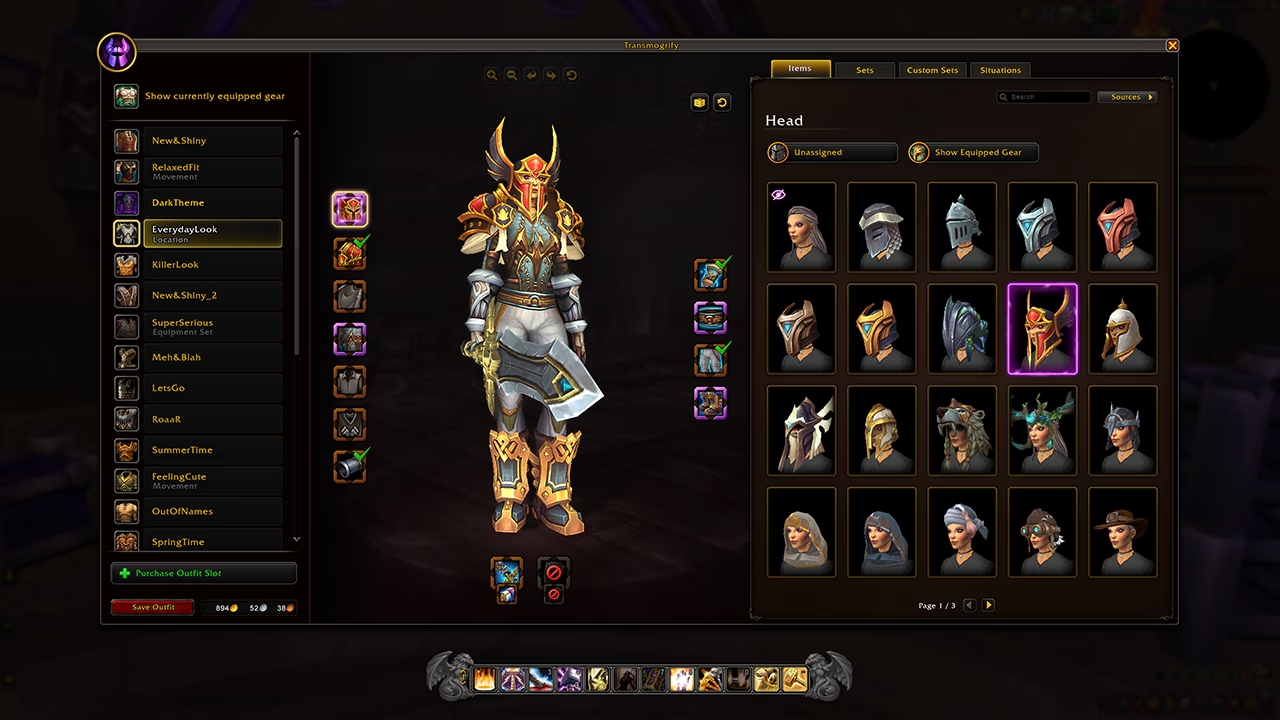Click the toy chest dressing room icon
The image size is (1280, 720).
(x=699, y=102)
